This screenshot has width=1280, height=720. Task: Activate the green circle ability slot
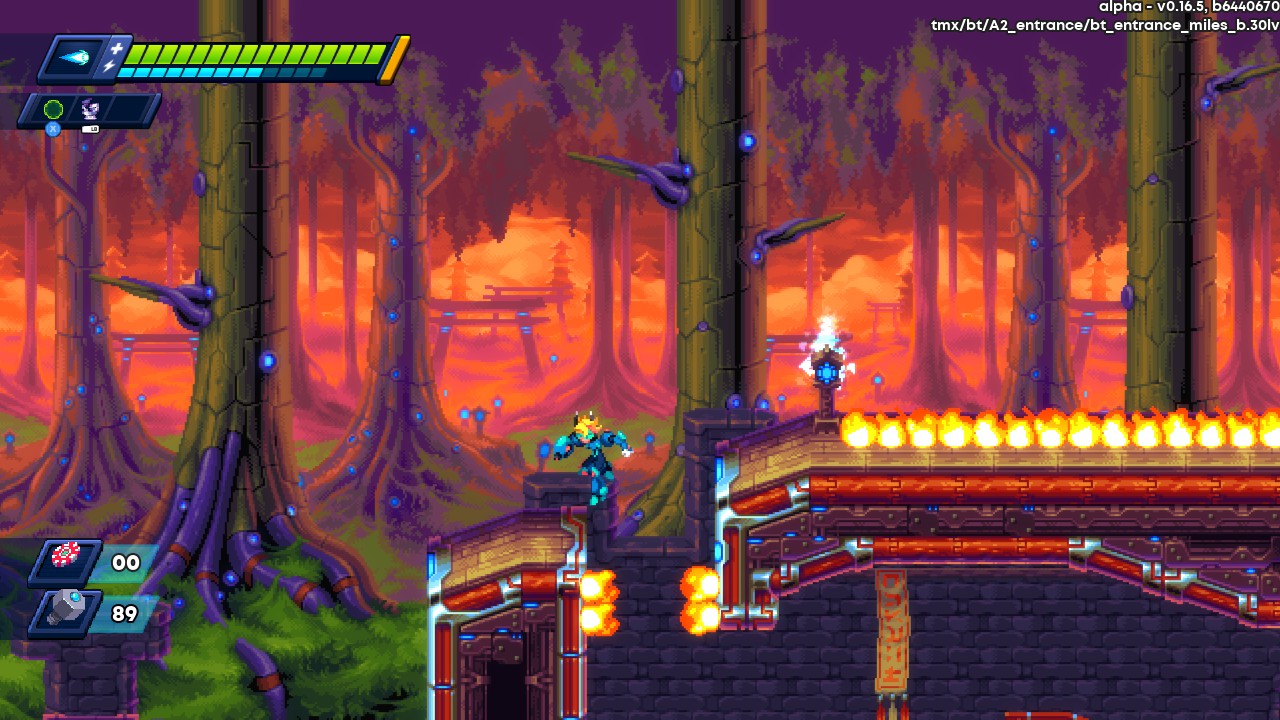coord(54,109)
